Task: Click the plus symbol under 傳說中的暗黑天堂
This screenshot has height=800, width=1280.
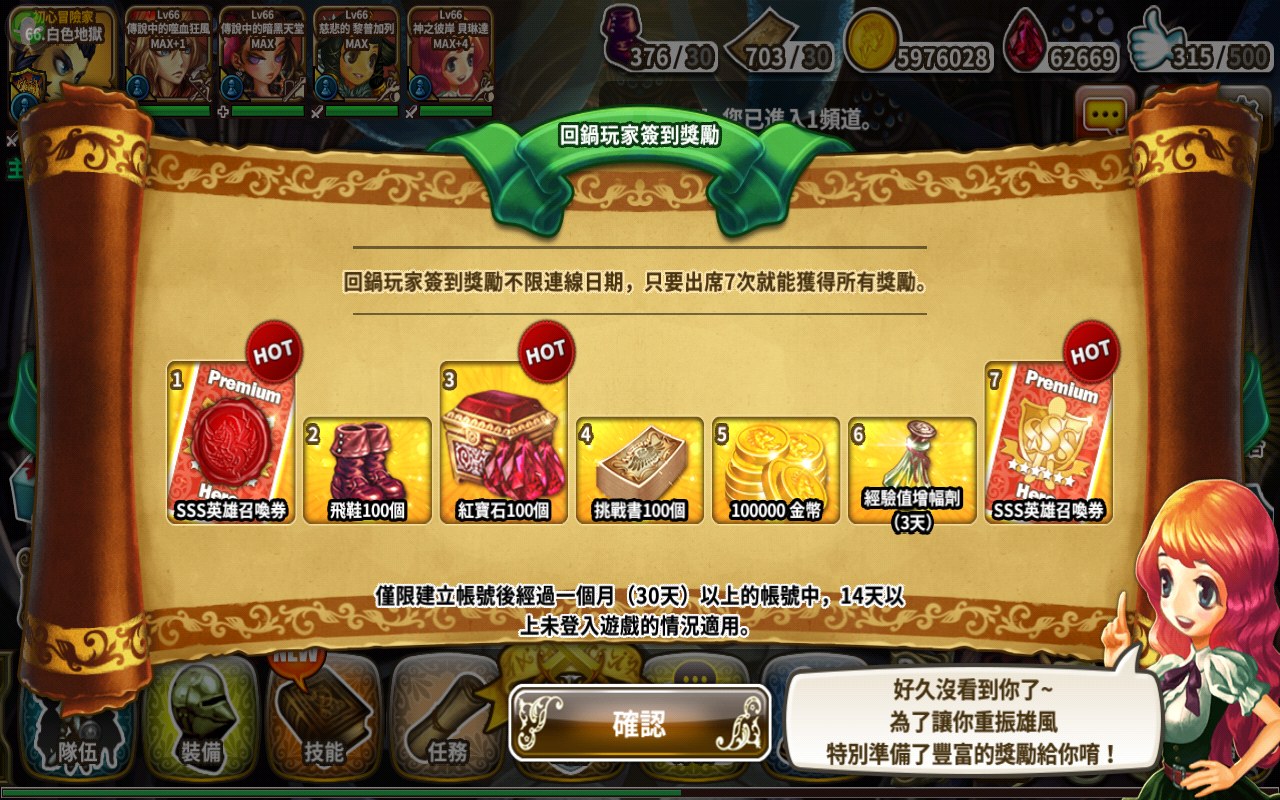Action: point(225,110)
